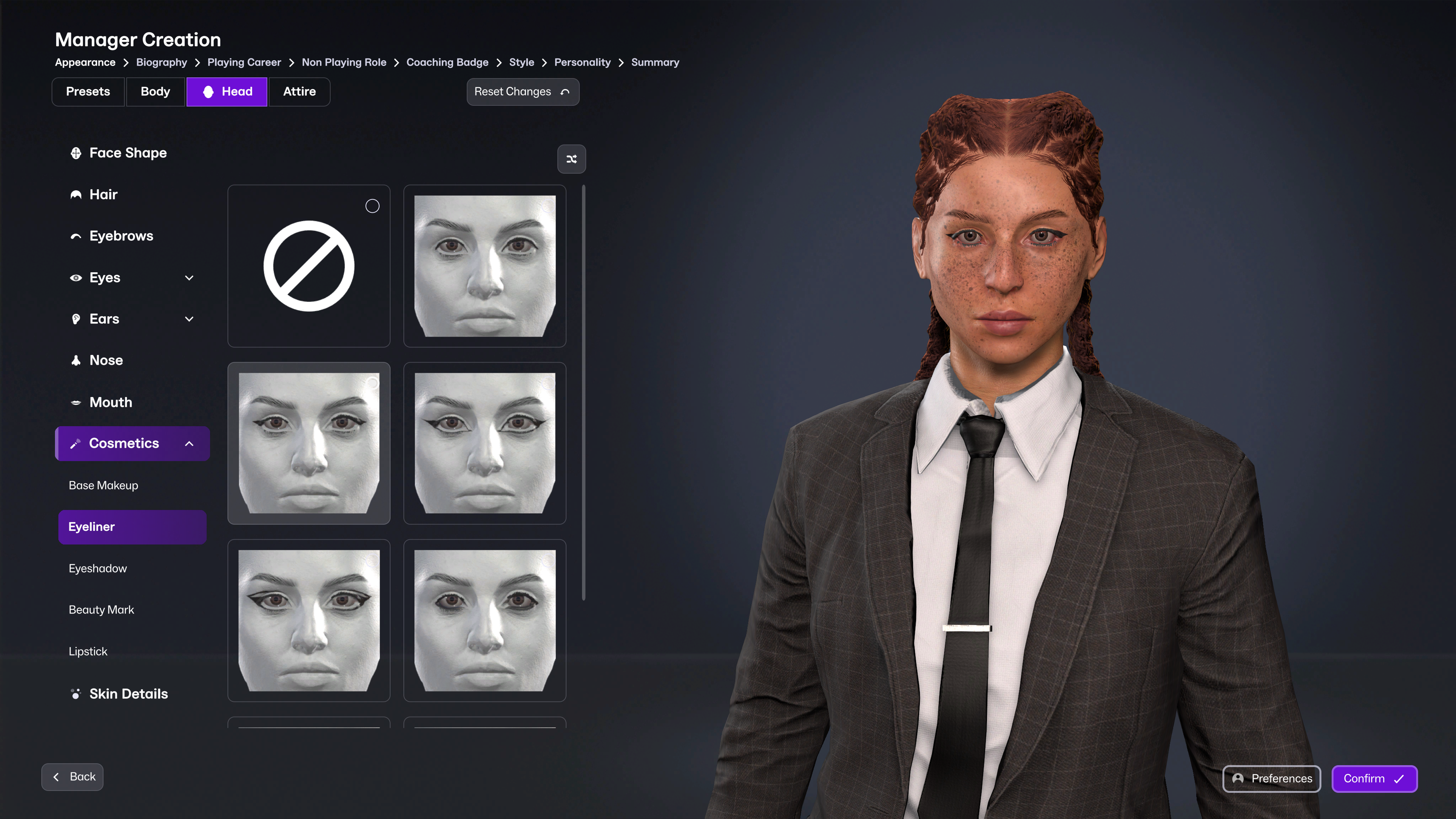The width and height of the screenshot is (1456, 819).
Task: Open Base Makeup options
Action: tap(104, 485)
